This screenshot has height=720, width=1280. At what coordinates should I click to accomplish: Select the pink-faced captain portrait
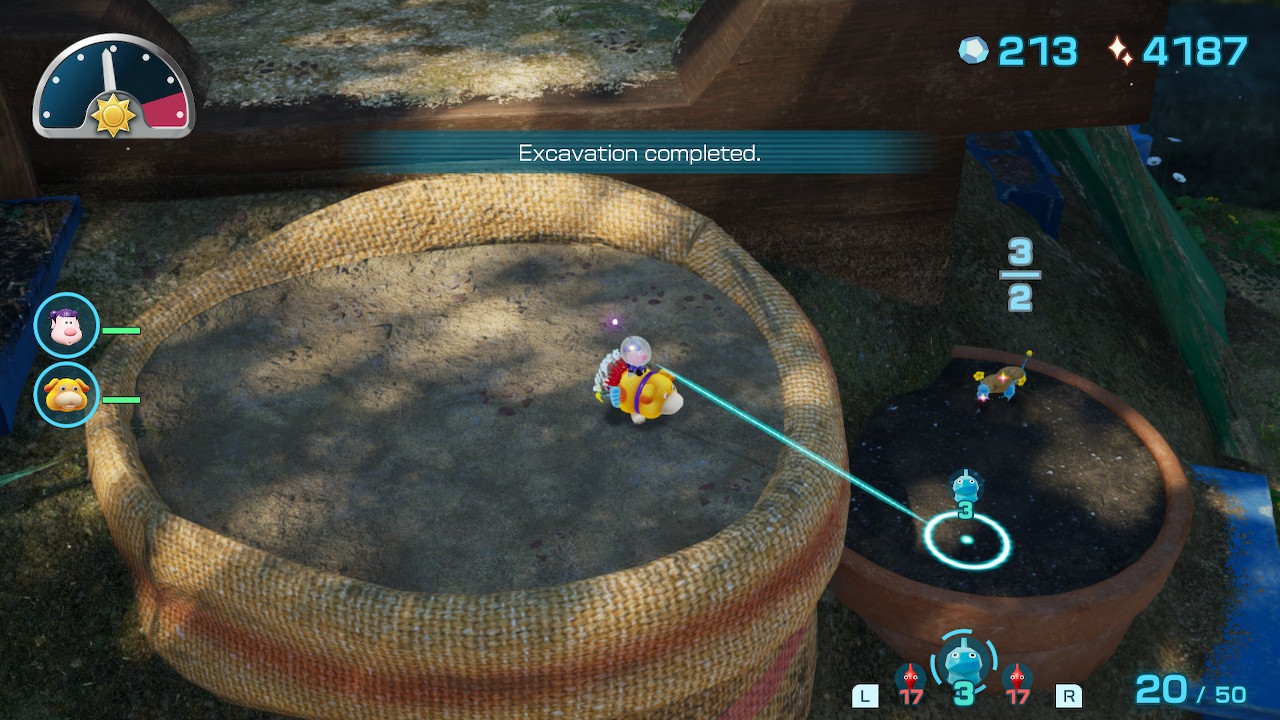[x=67, y=326]
